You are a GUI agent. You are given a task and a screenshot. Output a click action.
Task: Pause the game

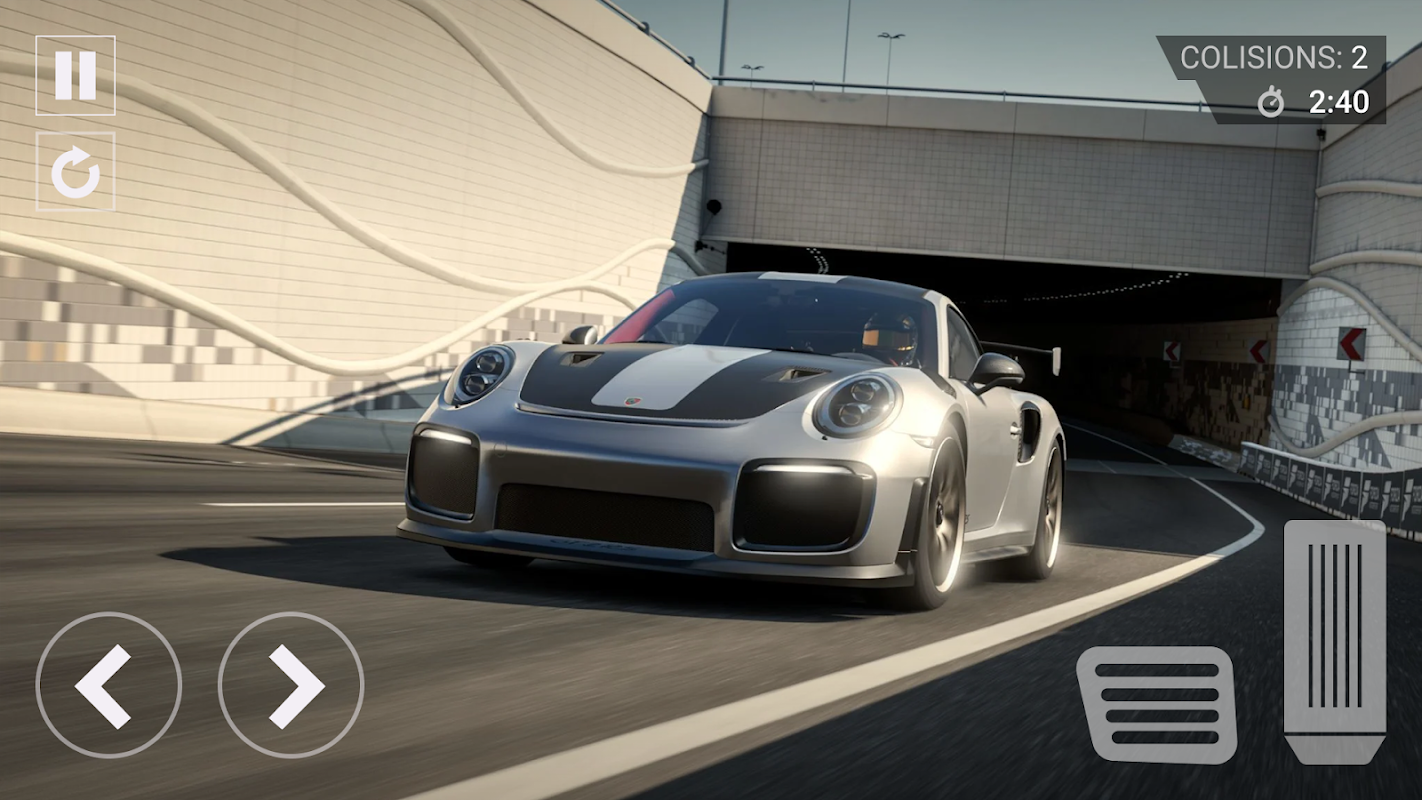(75, 76)
